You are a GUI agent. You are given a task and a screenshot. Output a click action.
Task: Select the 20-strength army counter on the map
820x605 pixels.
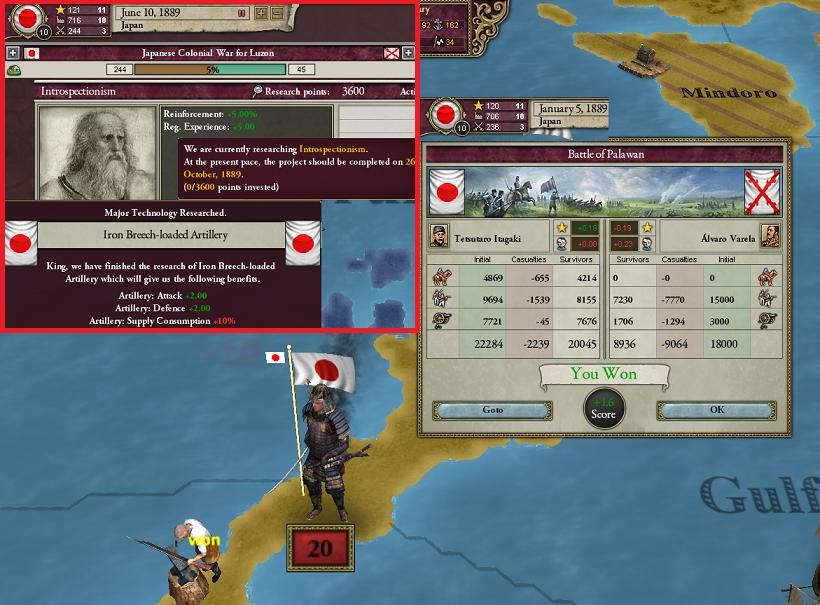pyautogui.click(x=319, y=548)
